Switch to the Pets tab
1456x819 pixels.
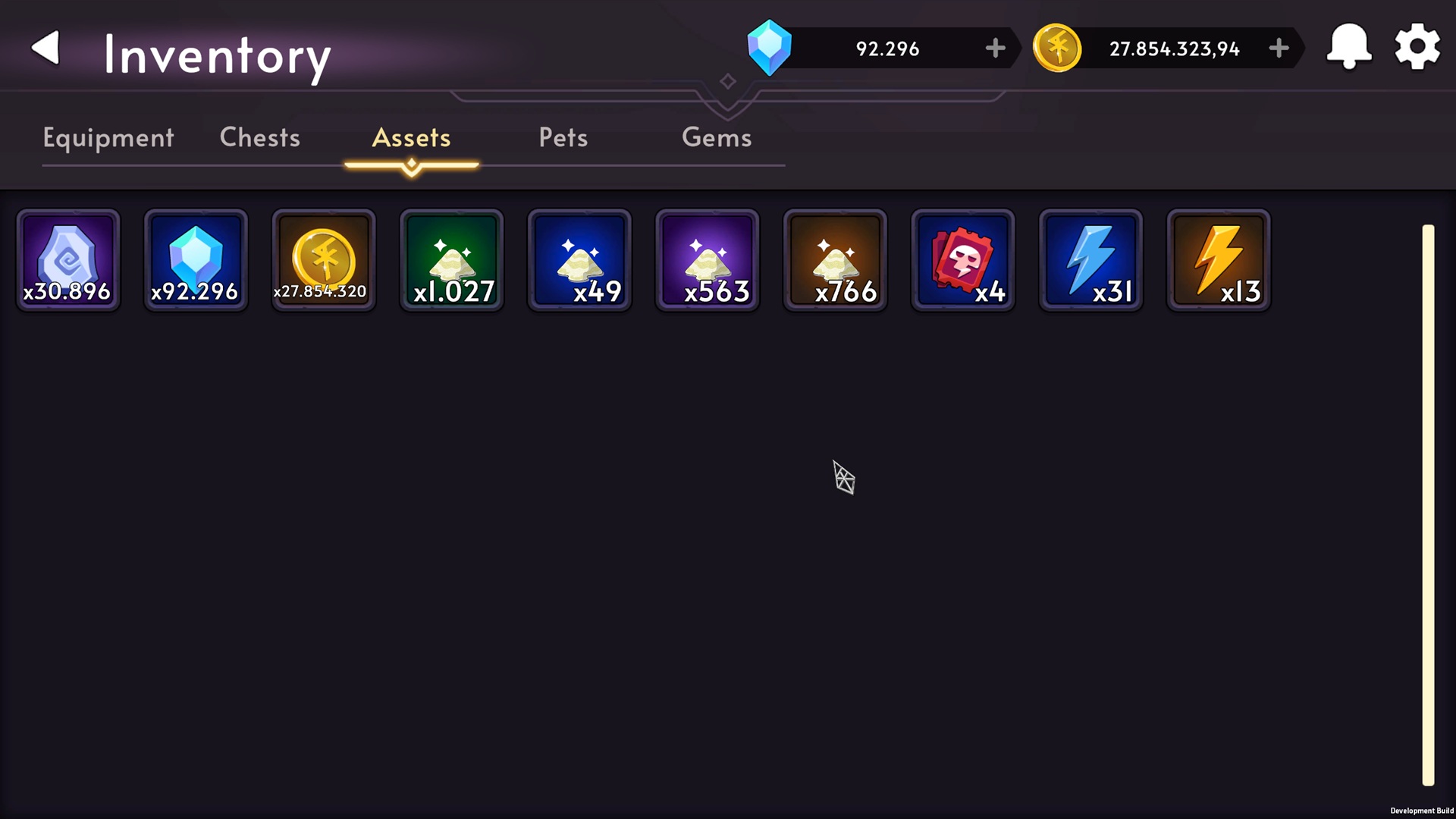563,138
